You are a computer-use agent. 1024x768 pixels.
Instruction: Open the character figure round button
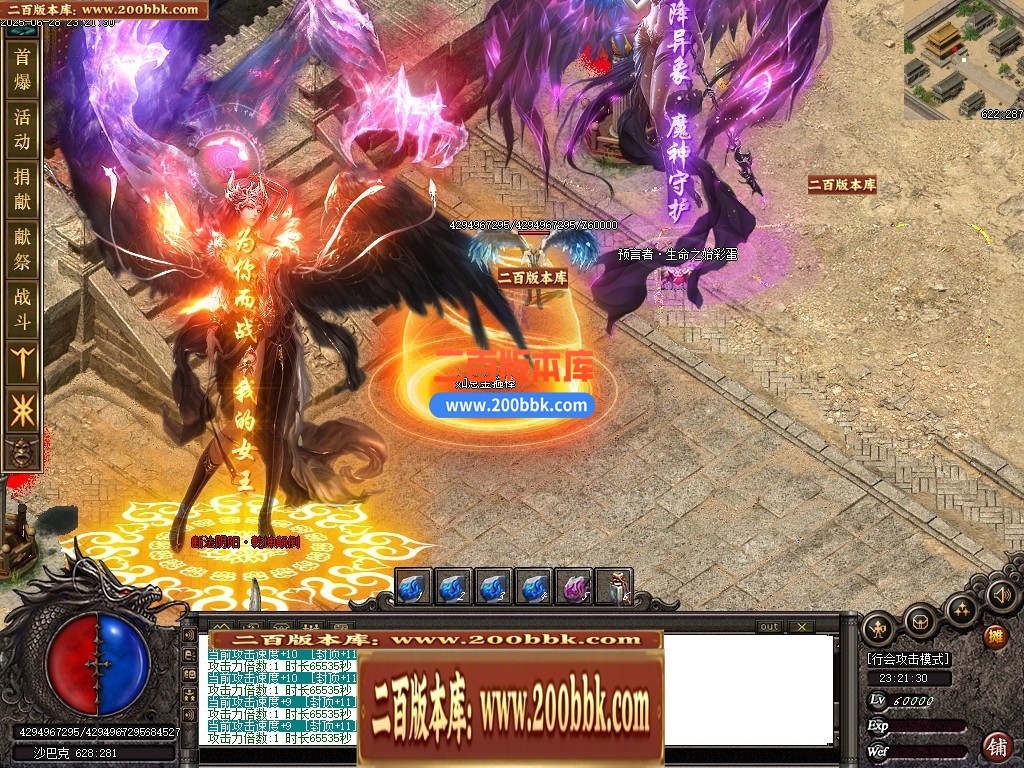click(878, 627)
